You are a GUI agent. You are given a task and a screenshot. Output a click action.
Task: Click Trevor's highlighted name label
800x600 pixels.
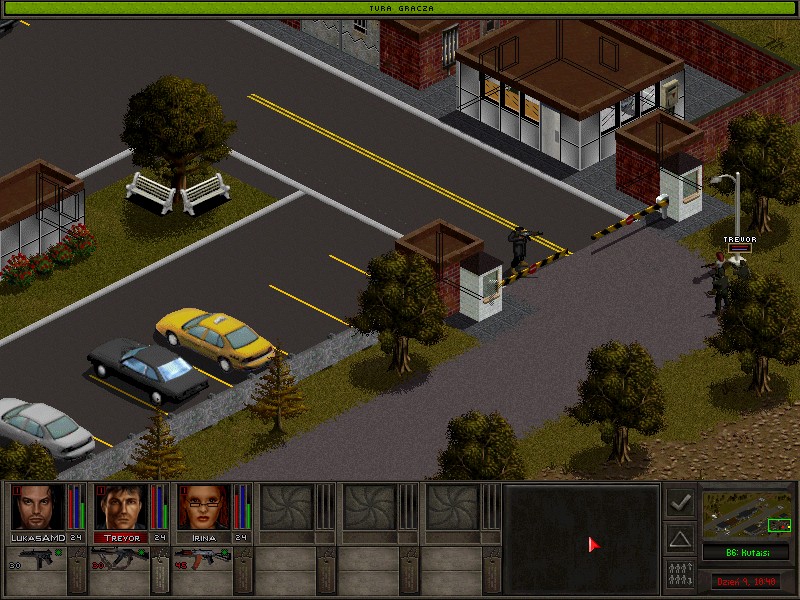(121, 537)
